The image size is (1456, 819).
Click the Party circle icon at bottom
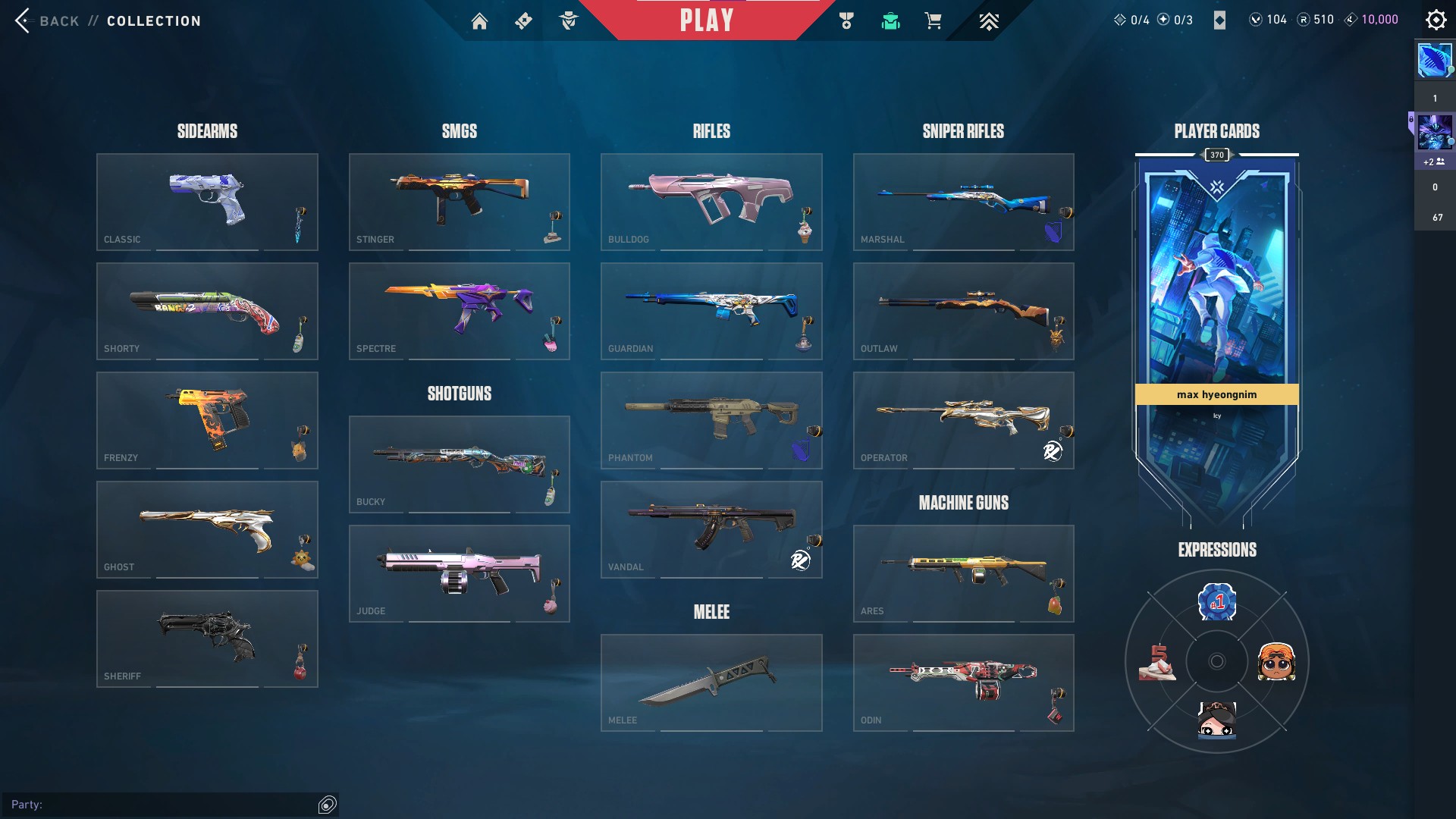coord(327,805)
